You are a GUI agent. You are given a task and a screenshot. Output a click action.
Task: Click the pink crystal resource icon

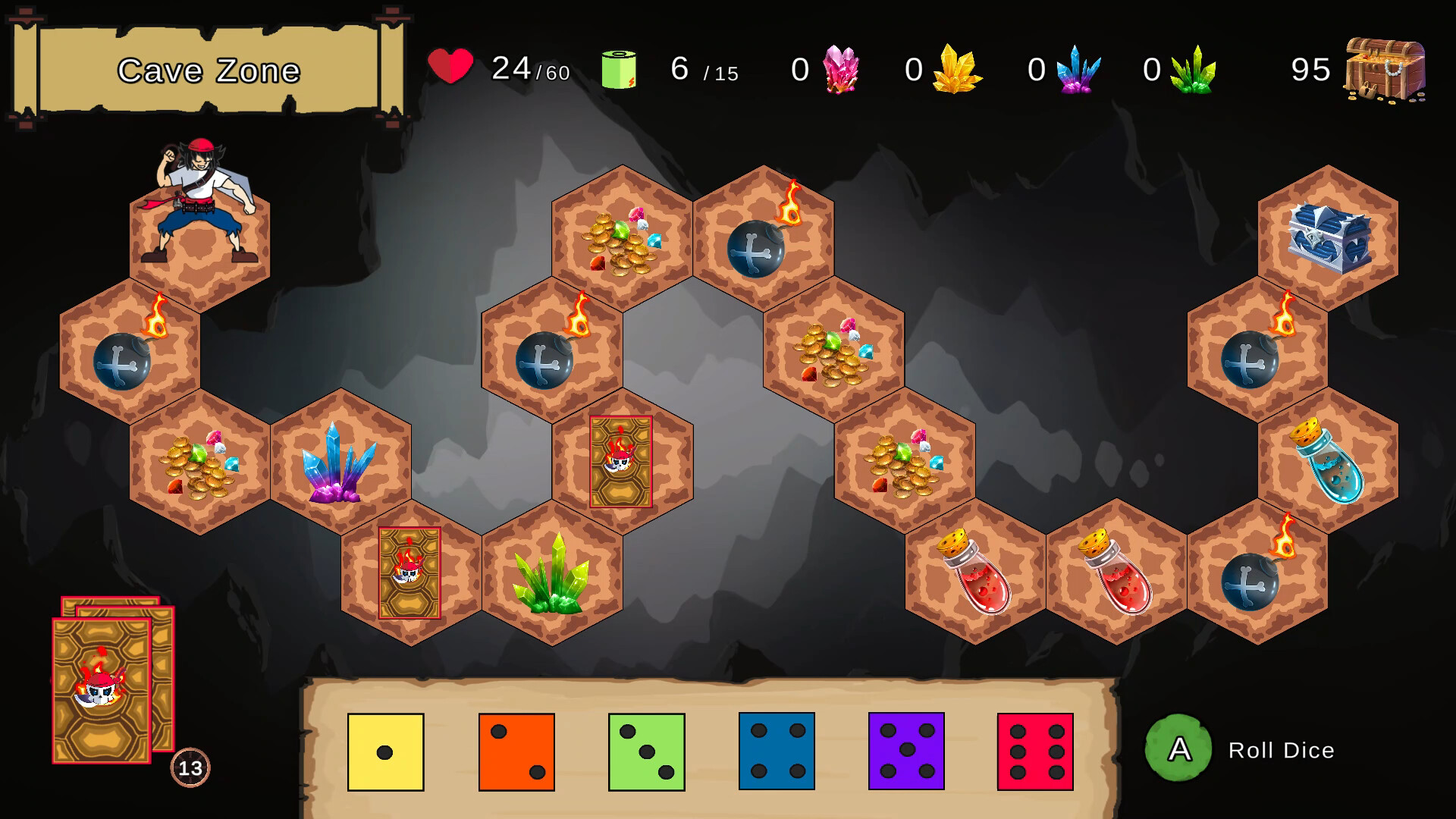pyautogui.click(x=842, y=68)
